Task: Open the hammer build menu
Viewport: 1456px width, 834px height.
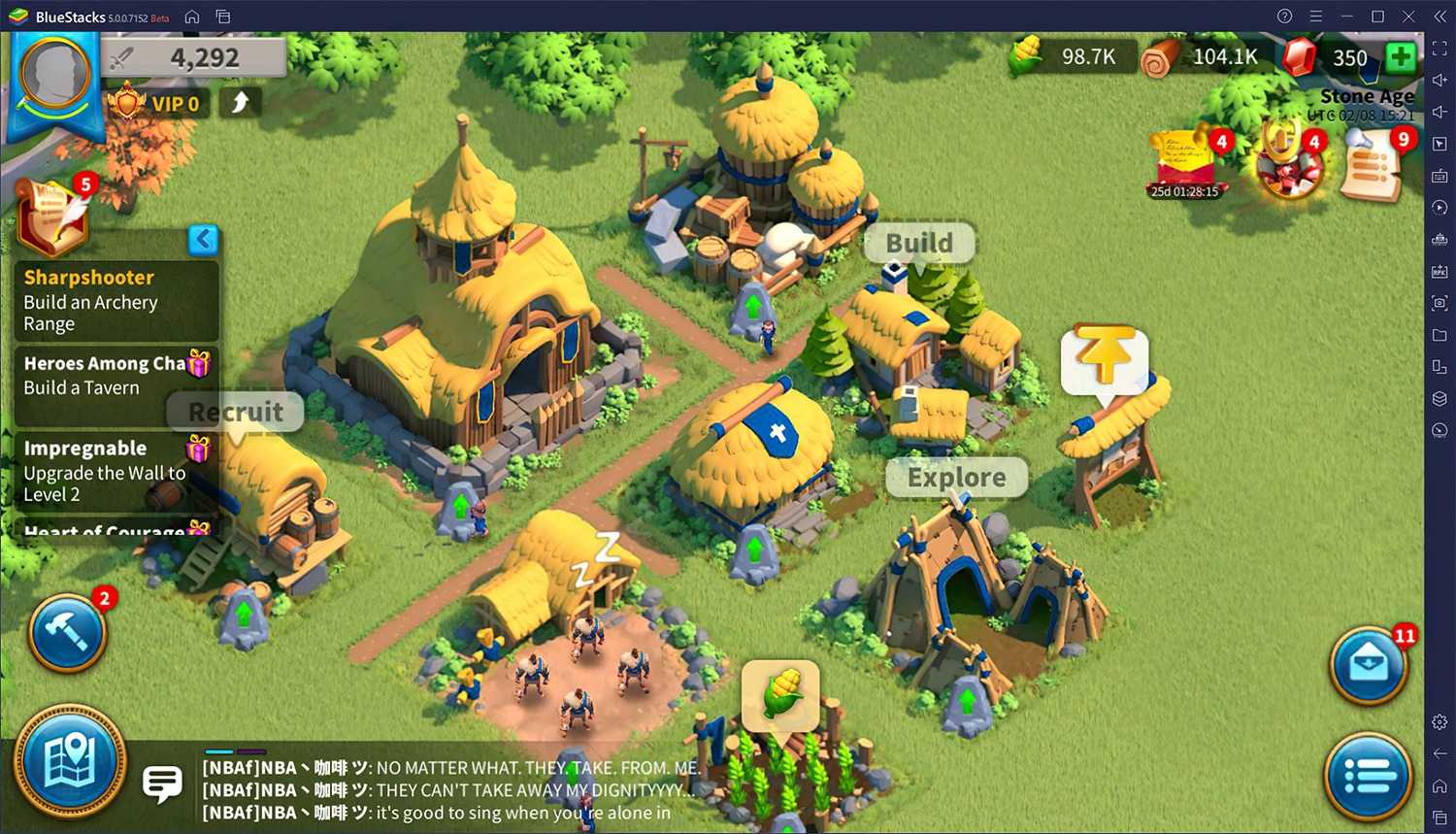Action: 67,633
